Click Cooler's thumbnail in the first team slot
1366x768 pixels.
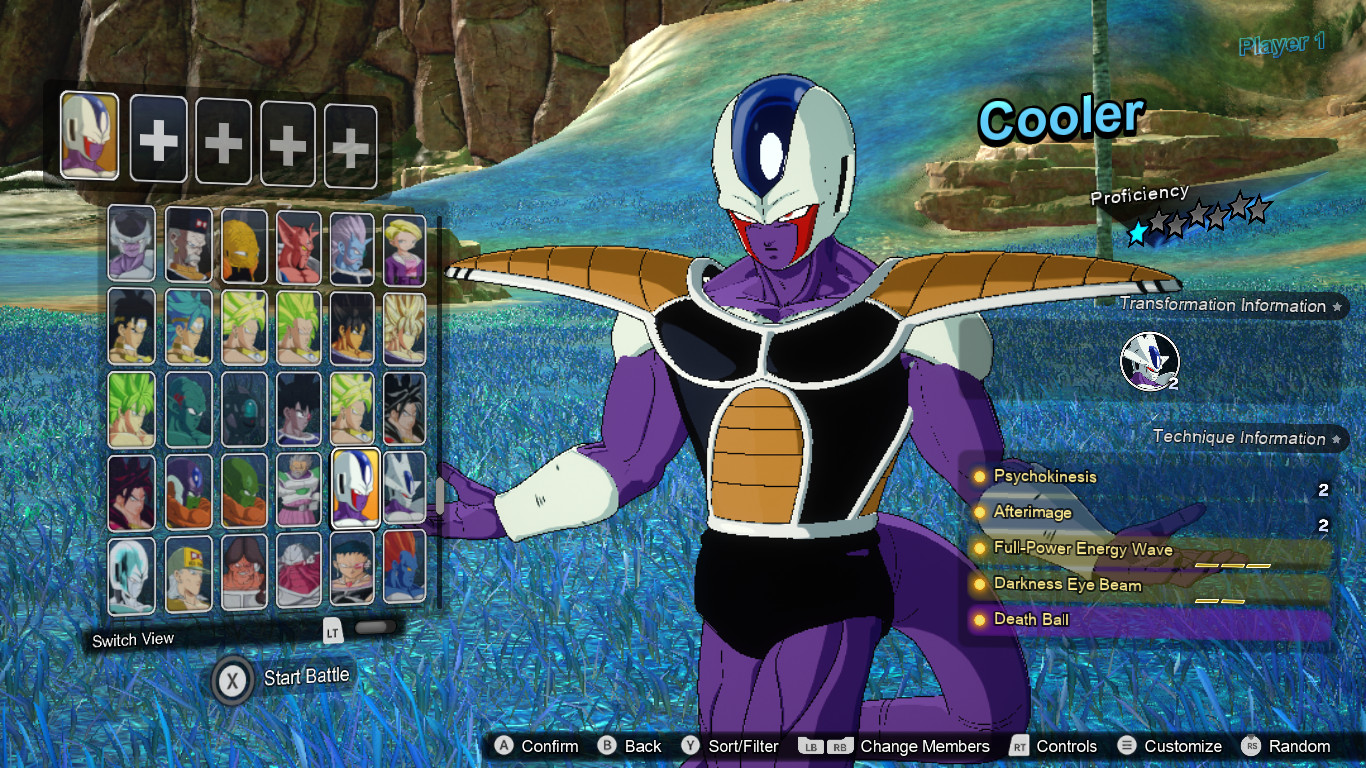[88, 135]
